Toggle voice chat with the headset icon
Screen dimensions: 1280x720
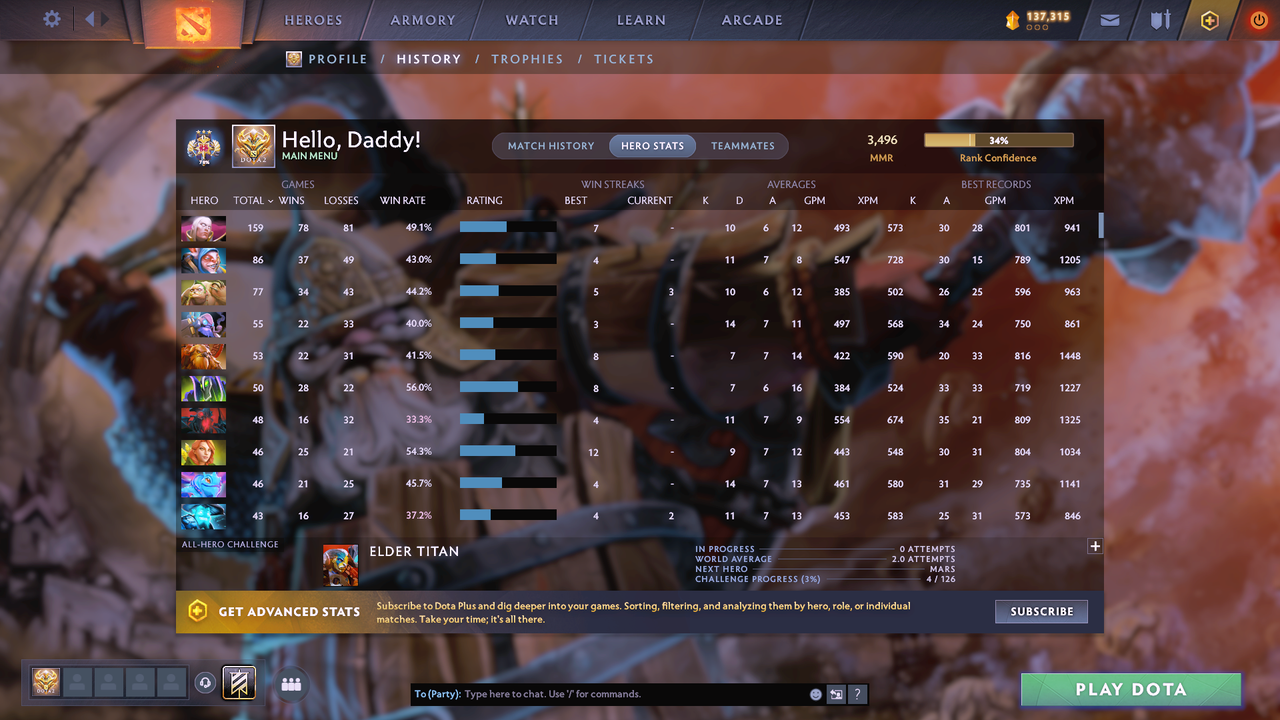(x=206, y=683)
